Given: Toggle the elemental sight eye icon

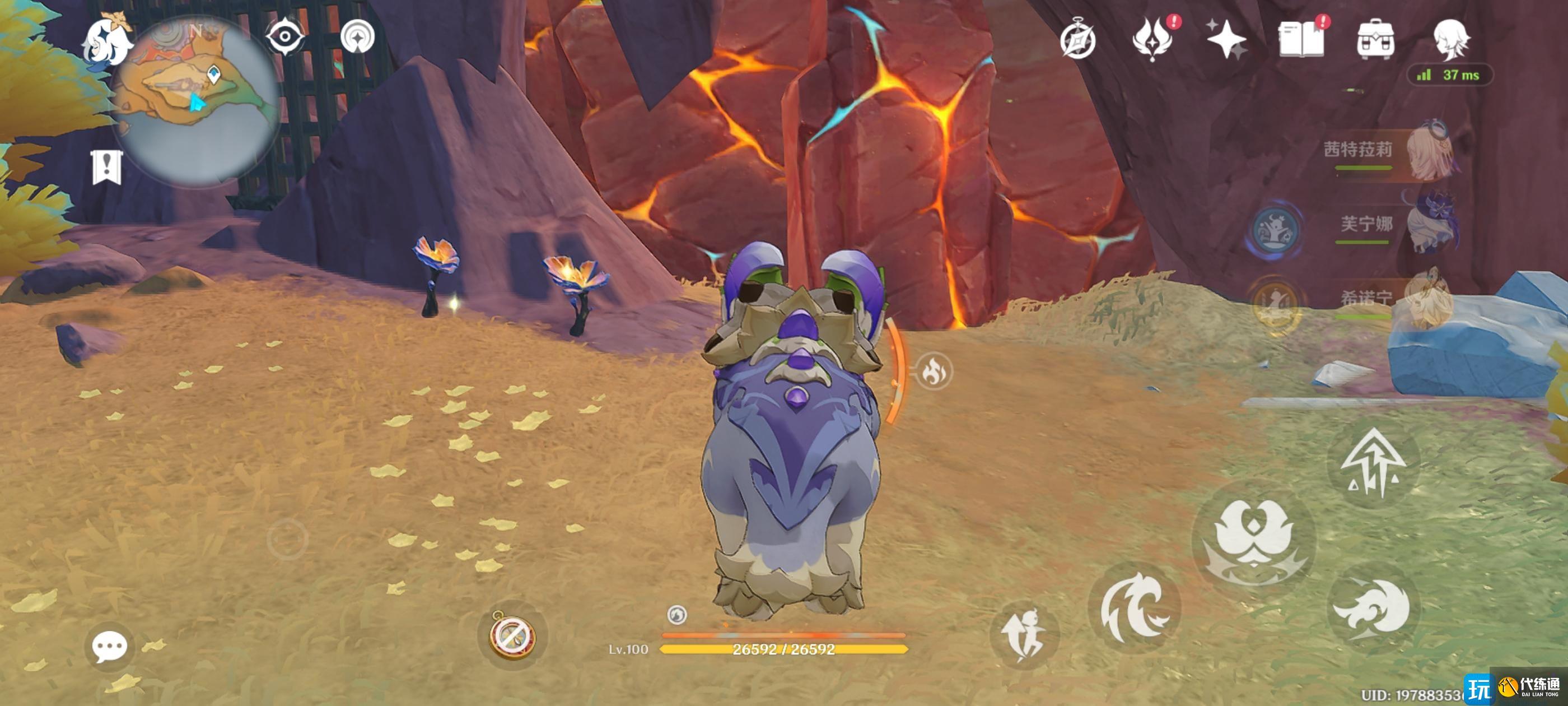Looking at the screenshot, I should point(285,37).
